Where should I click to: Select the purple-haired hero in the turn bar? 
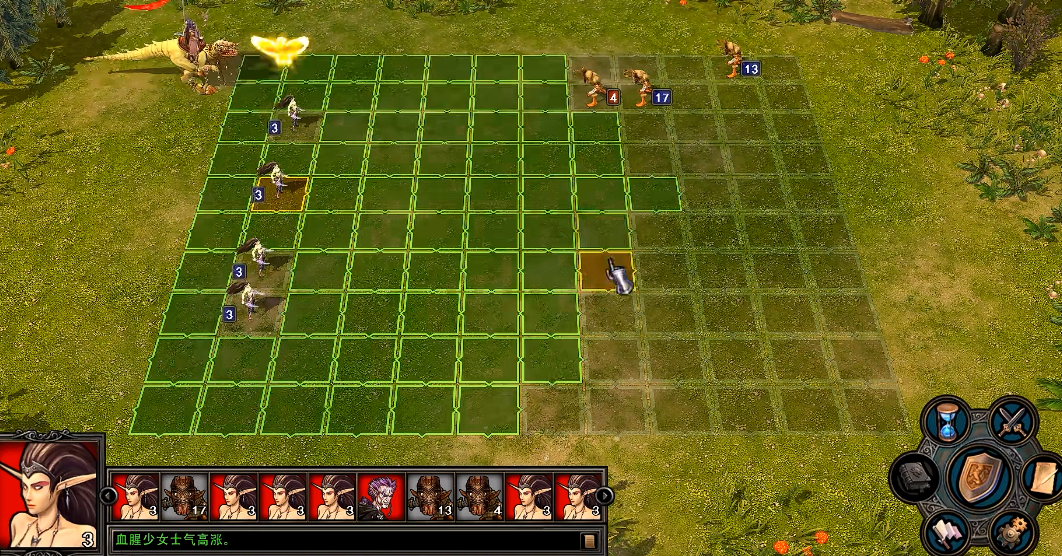point(381,496)
